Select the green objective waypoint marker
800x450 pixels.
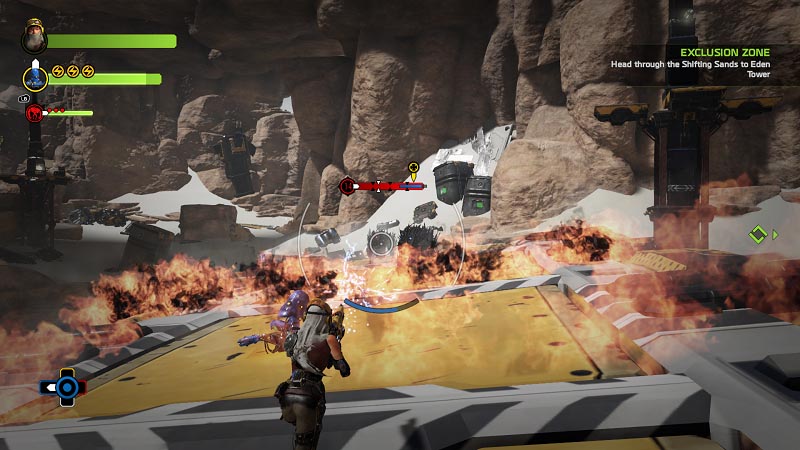759,235
